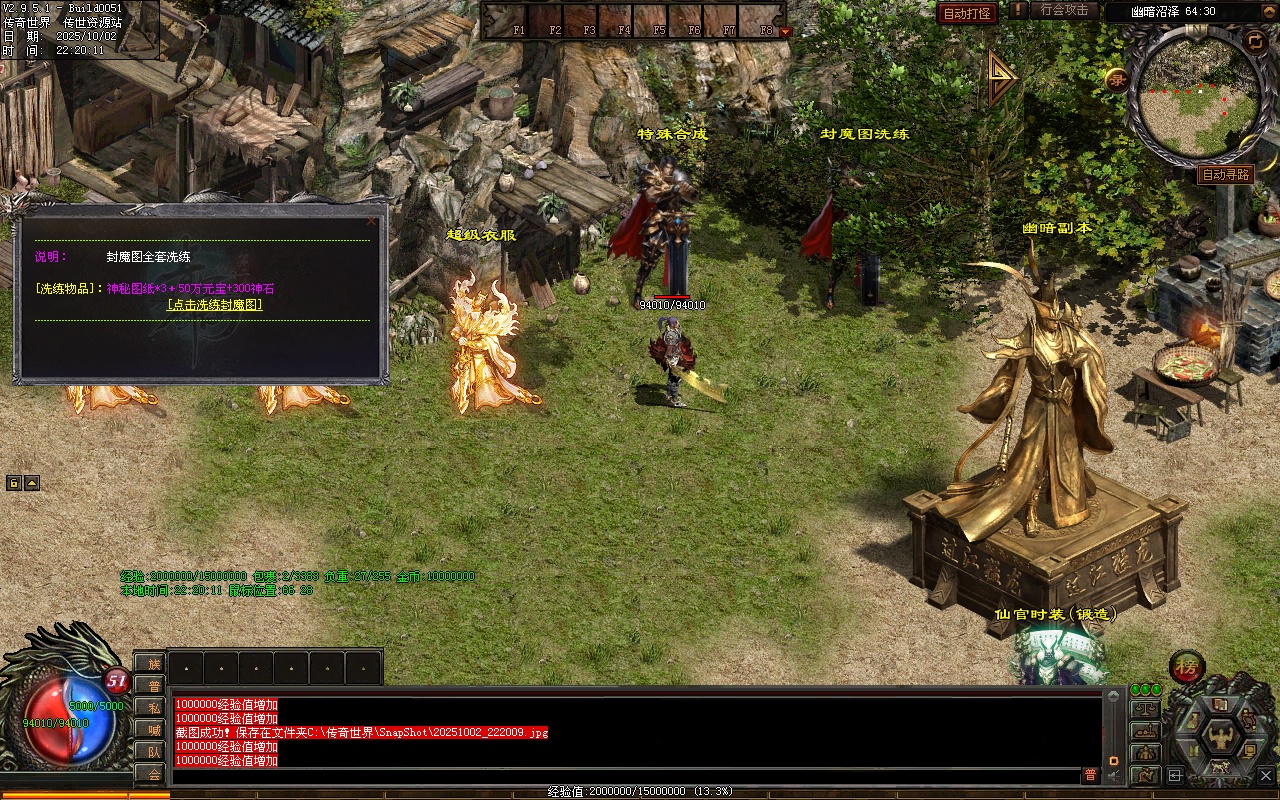This screenshot has height=800, width=1280.
Task: Click the exclamation mark alert button
Action: [x=1018, y=10]
